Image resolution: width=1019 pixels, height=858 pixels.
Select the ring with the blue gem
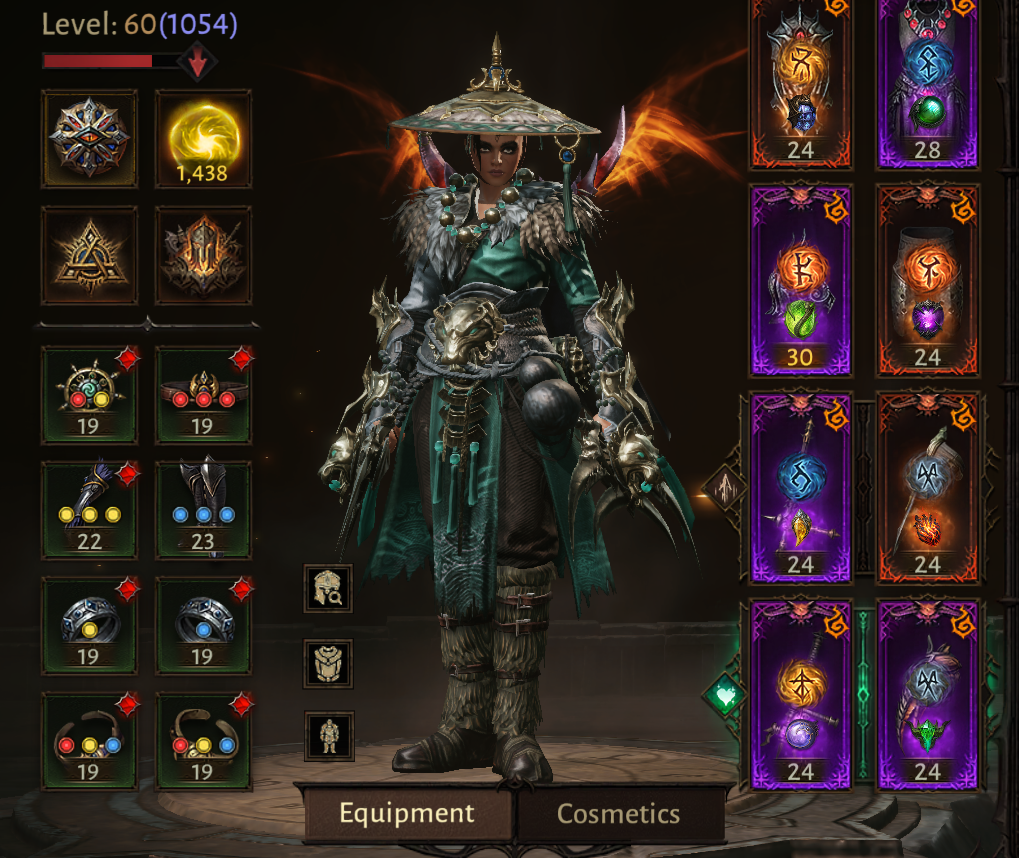click(203, 624)
